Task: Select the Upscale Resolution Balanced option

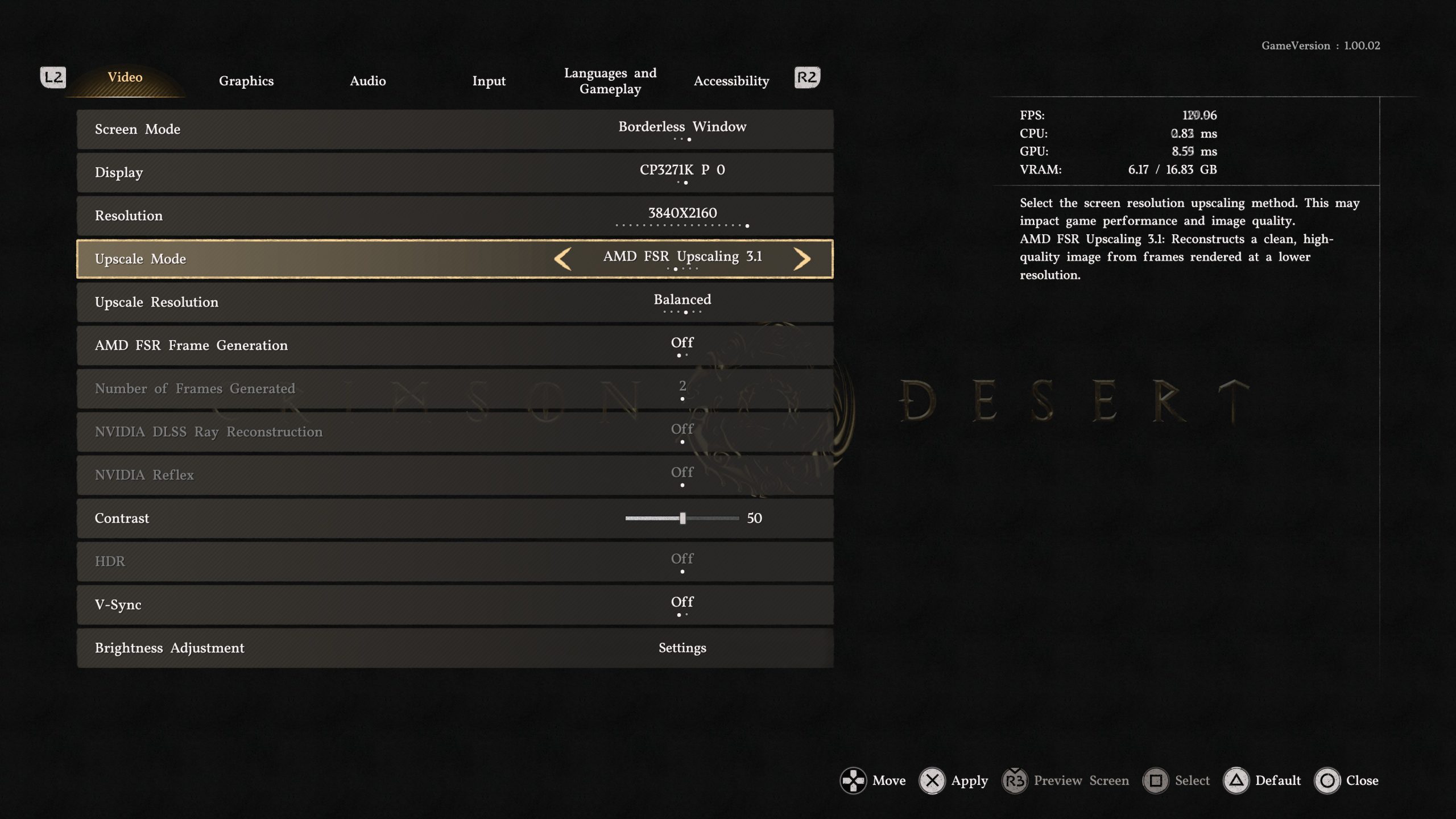Action: [682, 302]
